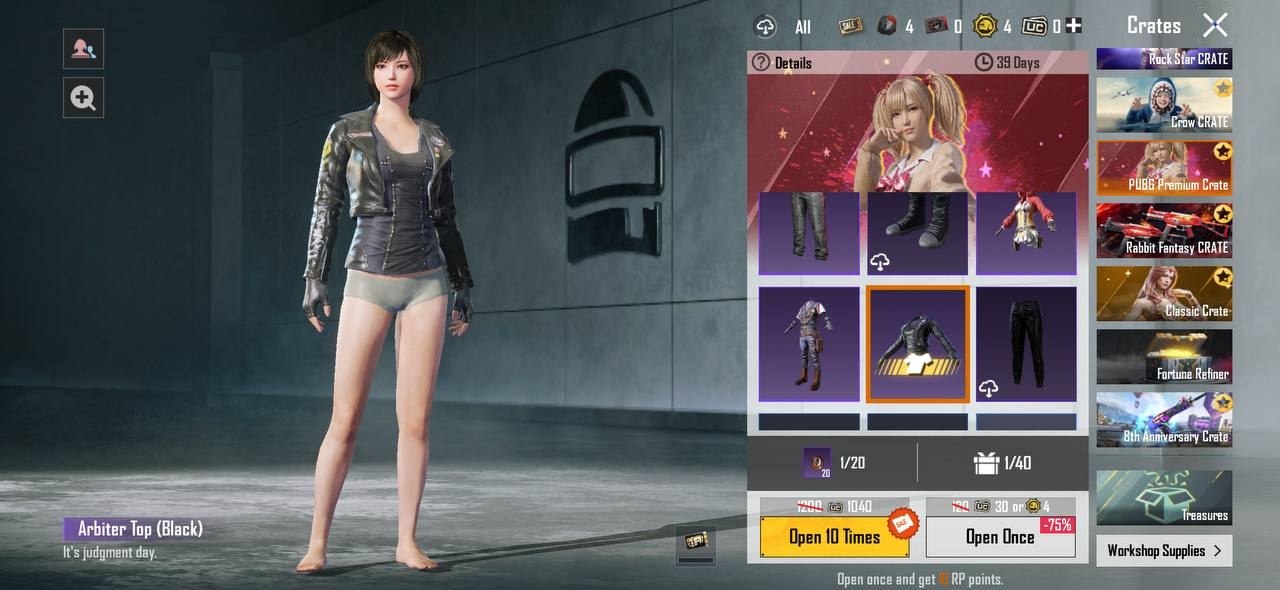Click the Open Once button
This screenshot has width=1280, height=590.
point(1000,537)
